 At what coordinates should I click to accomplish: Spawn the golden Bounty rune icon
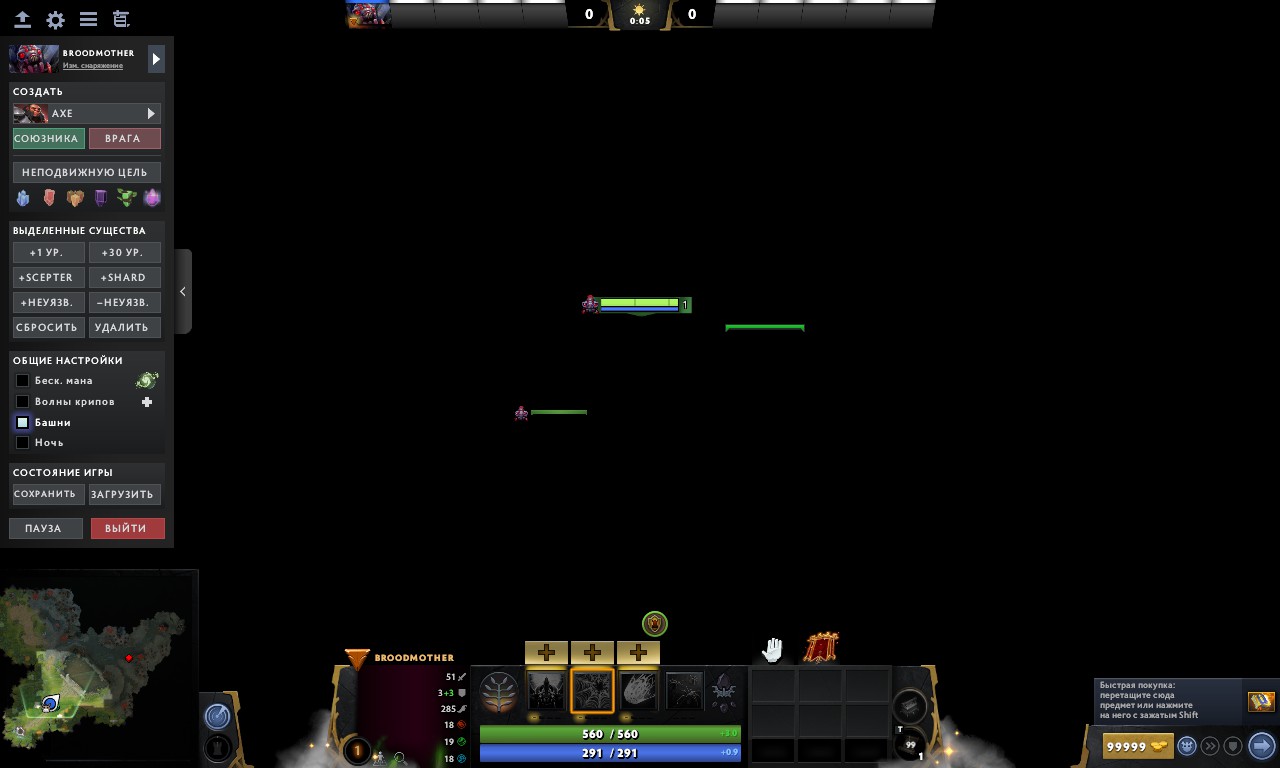(75, 197)
